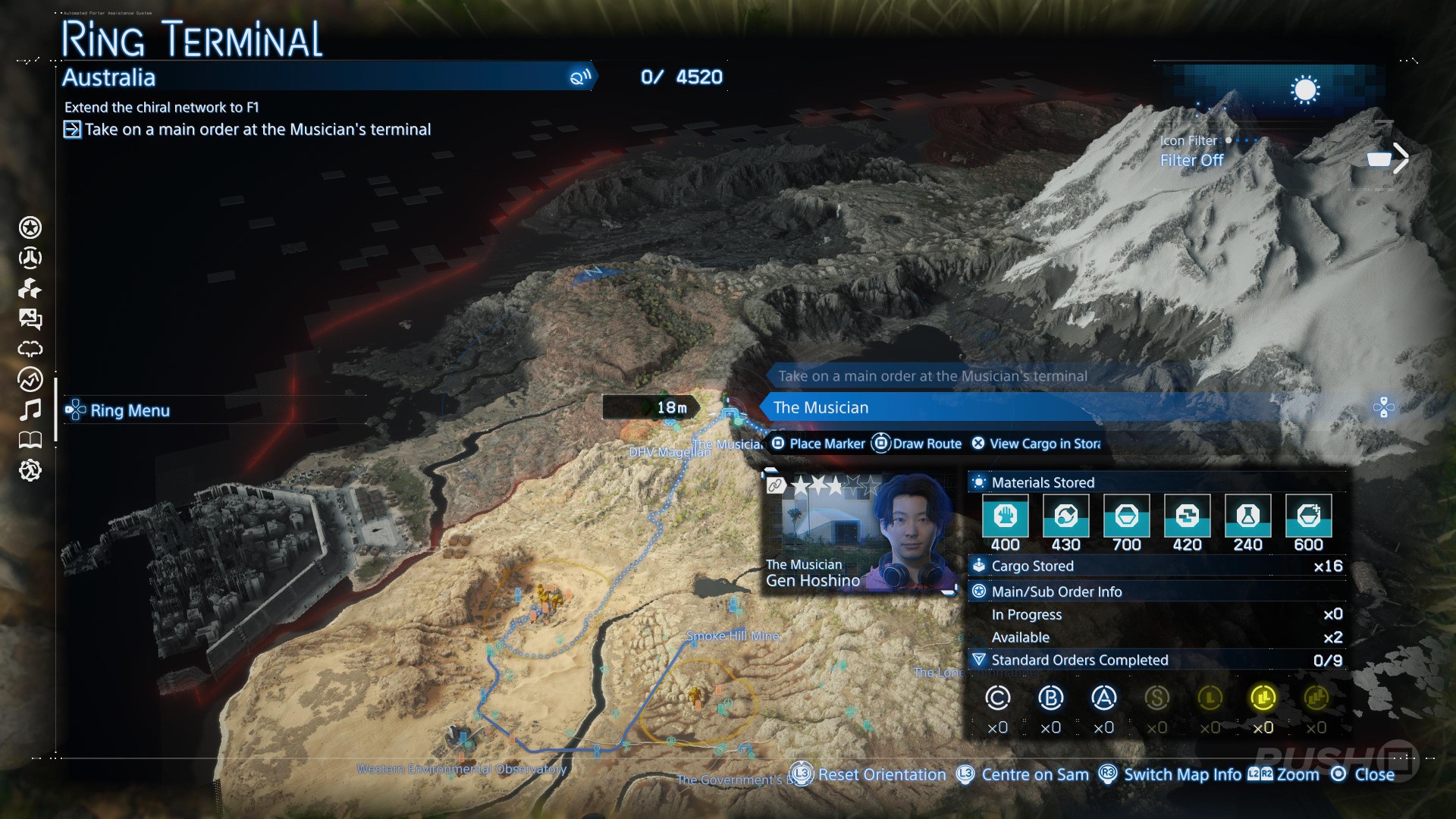Select the pinwheel icon in sidebar
The width and height of the screenshot is (1456, 819).
30,289
